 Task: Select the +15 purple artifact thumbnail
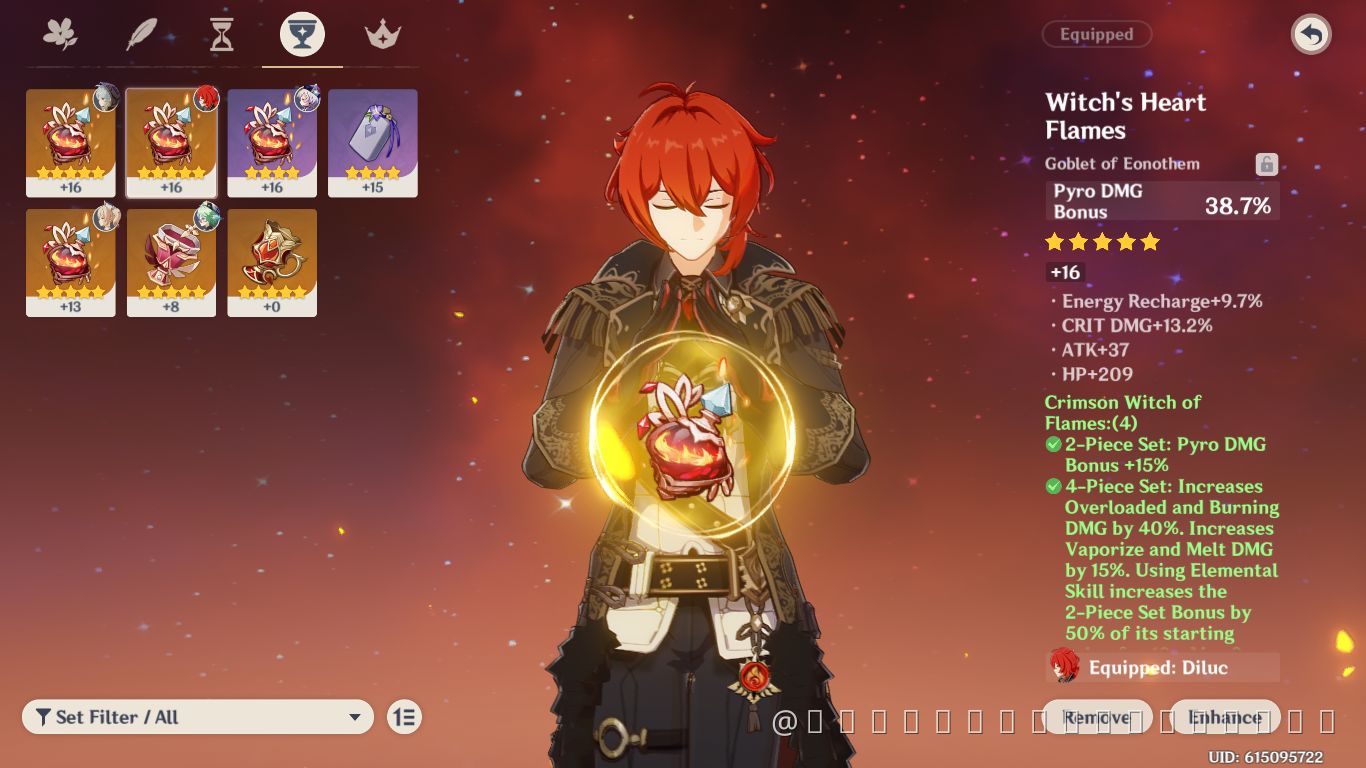372,142
